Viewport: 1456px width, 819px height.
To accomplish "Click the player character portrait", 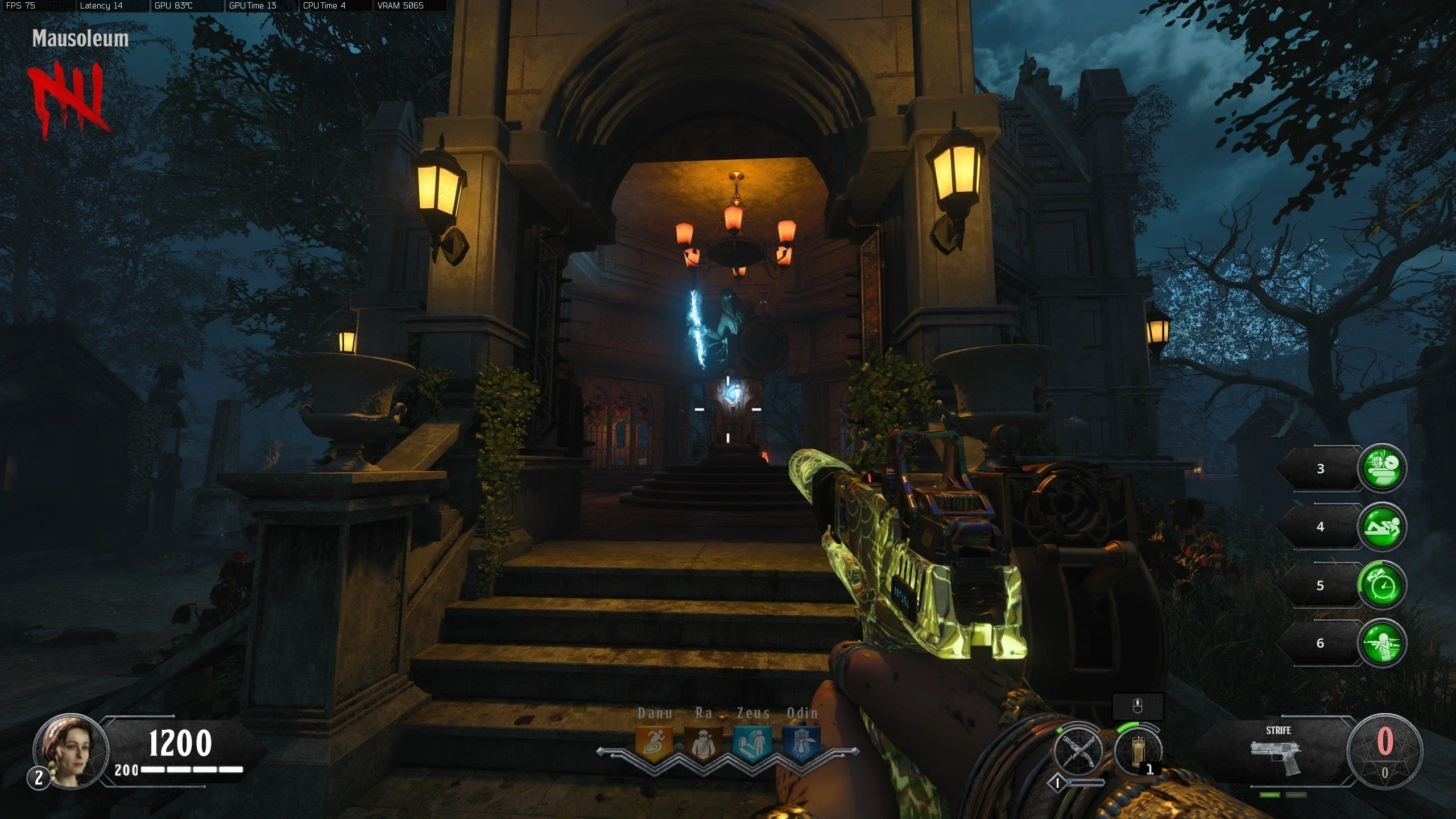I will 71,751.
